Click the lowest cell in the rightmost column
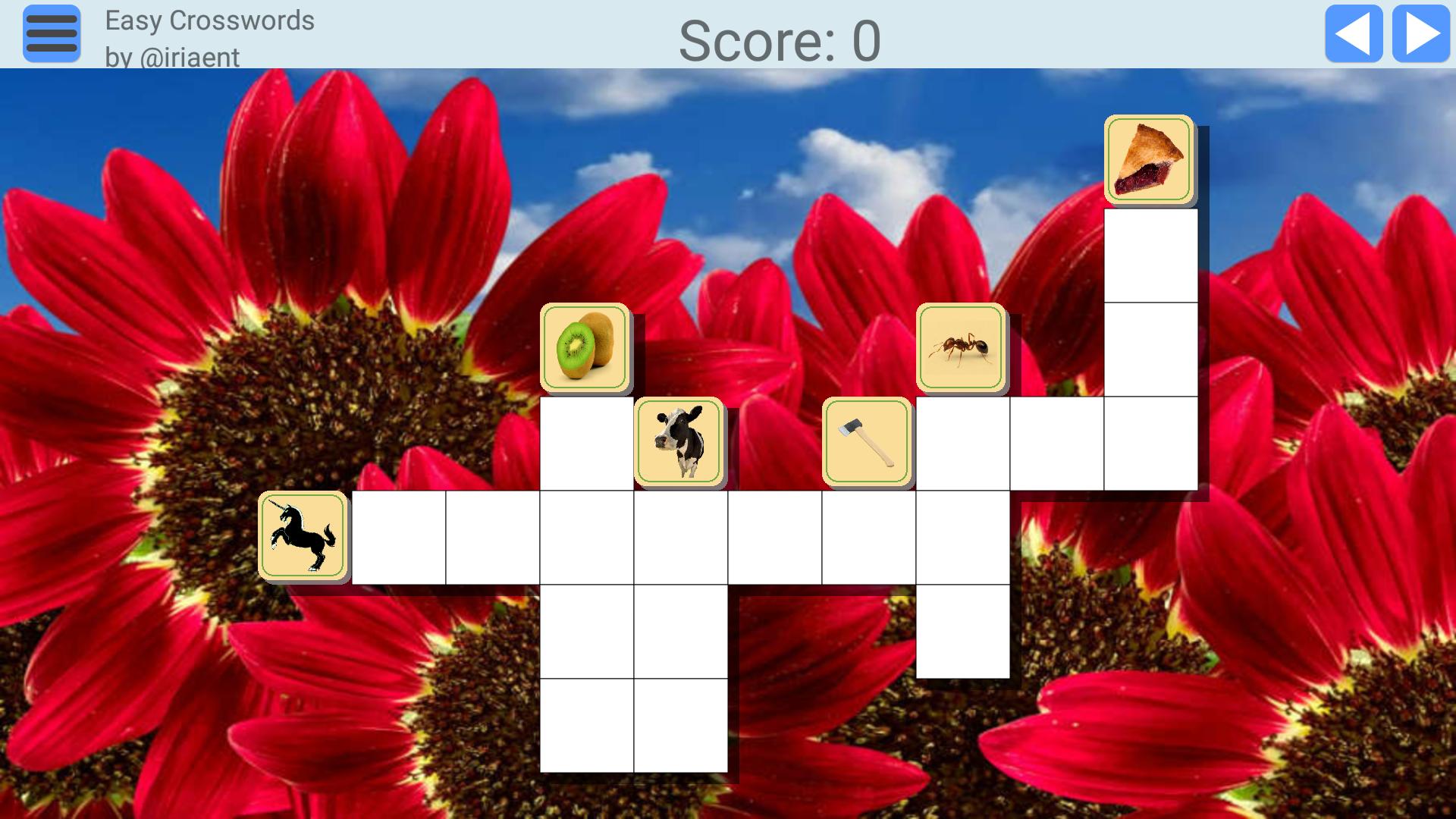Image resolution: width=1456 pixels, height=819 pixels. click(1149, 444)
